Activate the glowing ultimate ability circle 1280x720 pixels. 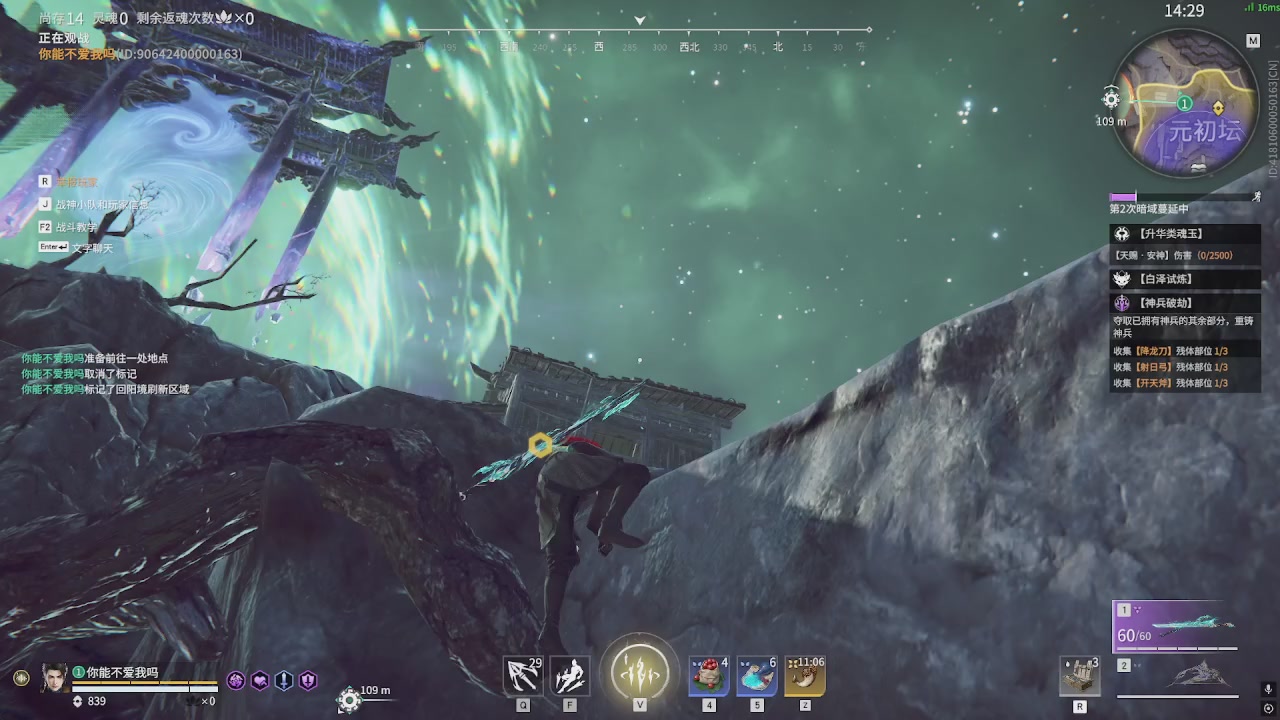point(640,668)
